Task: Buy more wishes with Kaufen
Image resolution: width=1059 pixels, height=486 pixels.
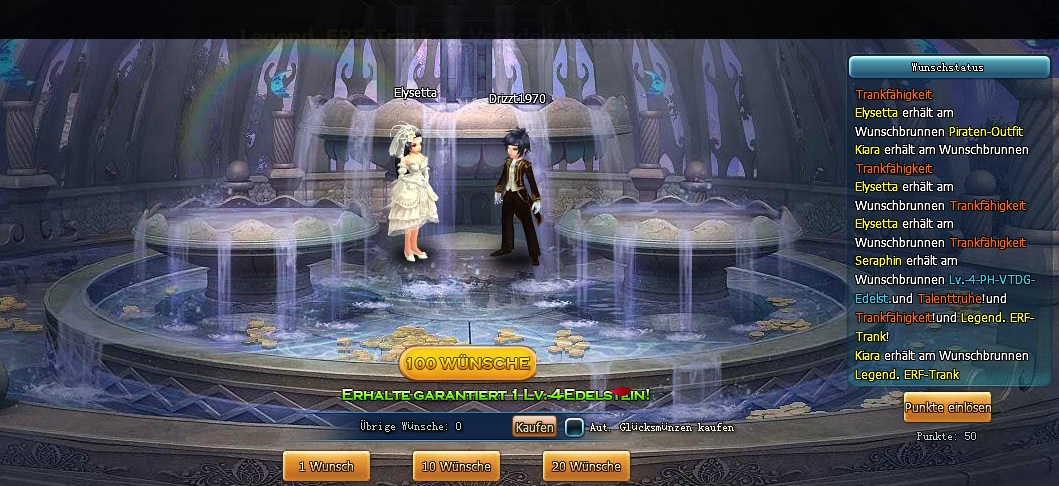Action: pyautogui.click(x=534, y=427)
